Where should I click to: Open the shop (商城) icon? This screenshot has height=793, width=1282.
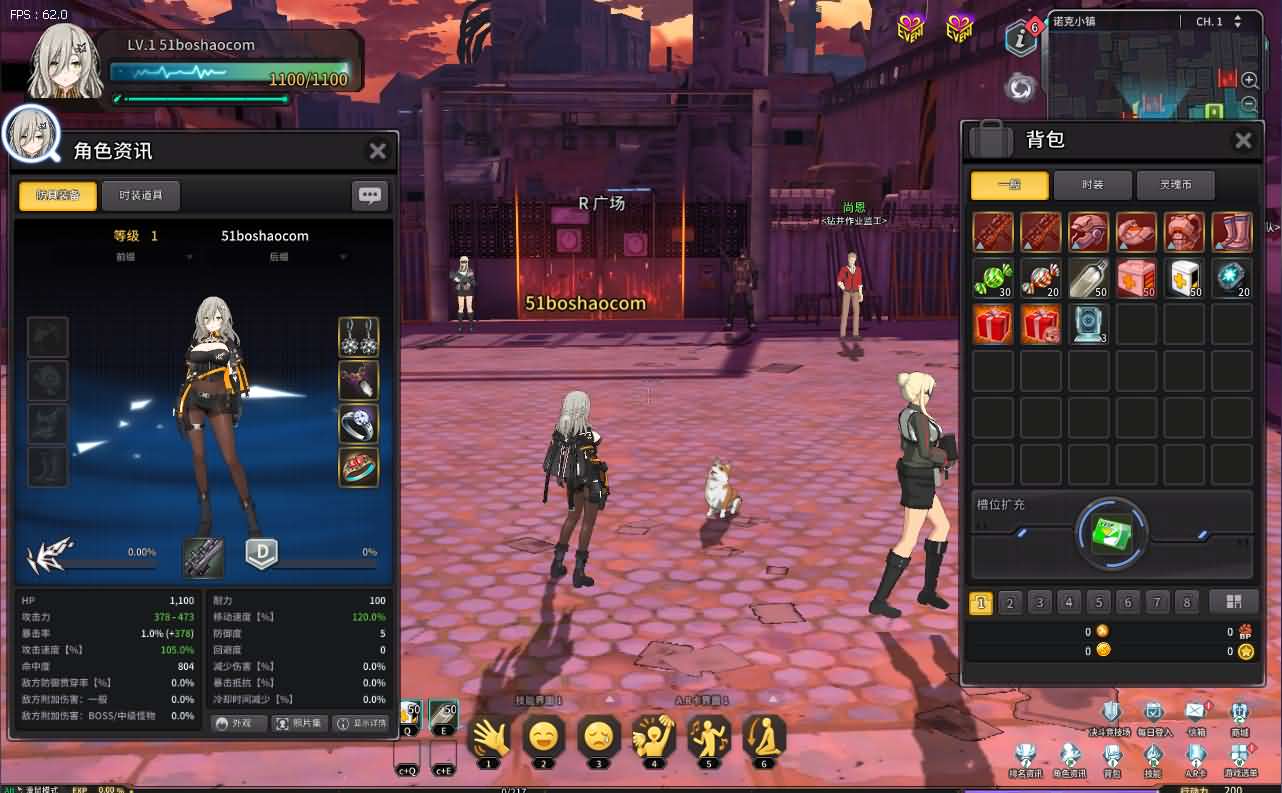coord(1239,712)
